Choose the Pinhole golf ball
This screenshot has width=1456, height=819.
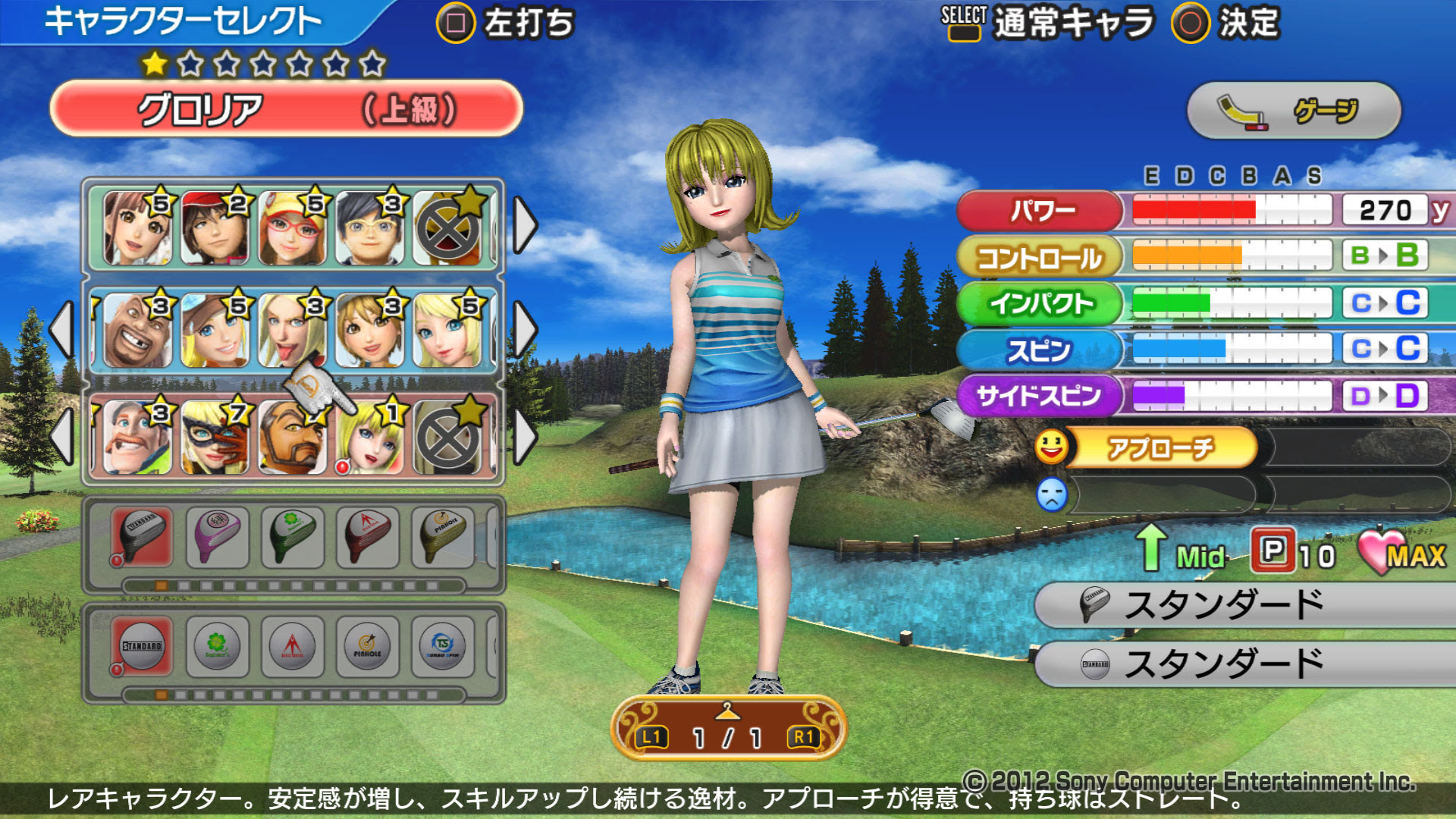click(368, 646)
